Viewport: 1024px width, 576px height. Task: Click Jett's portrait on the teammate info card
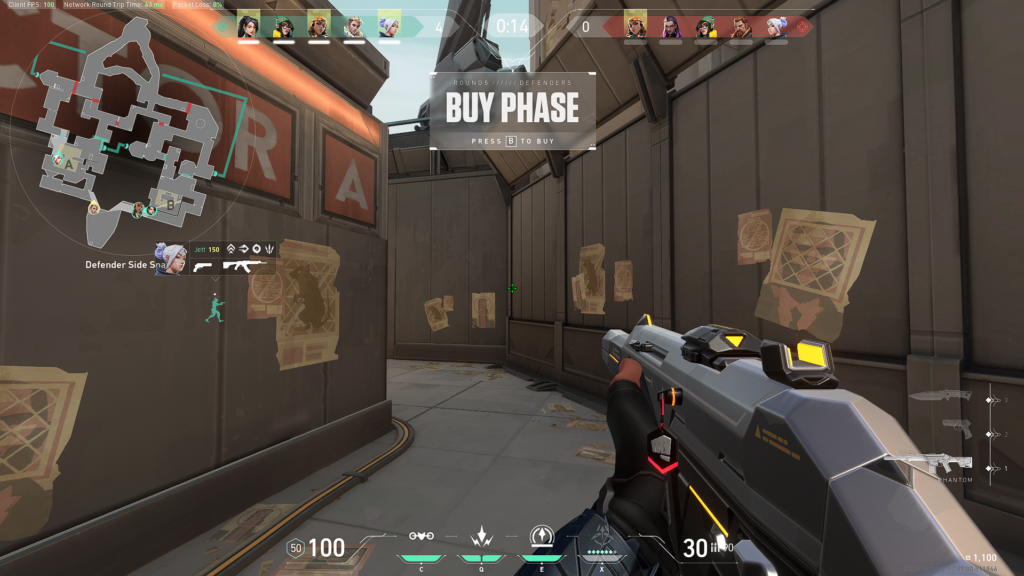click(x=169, y=259)
